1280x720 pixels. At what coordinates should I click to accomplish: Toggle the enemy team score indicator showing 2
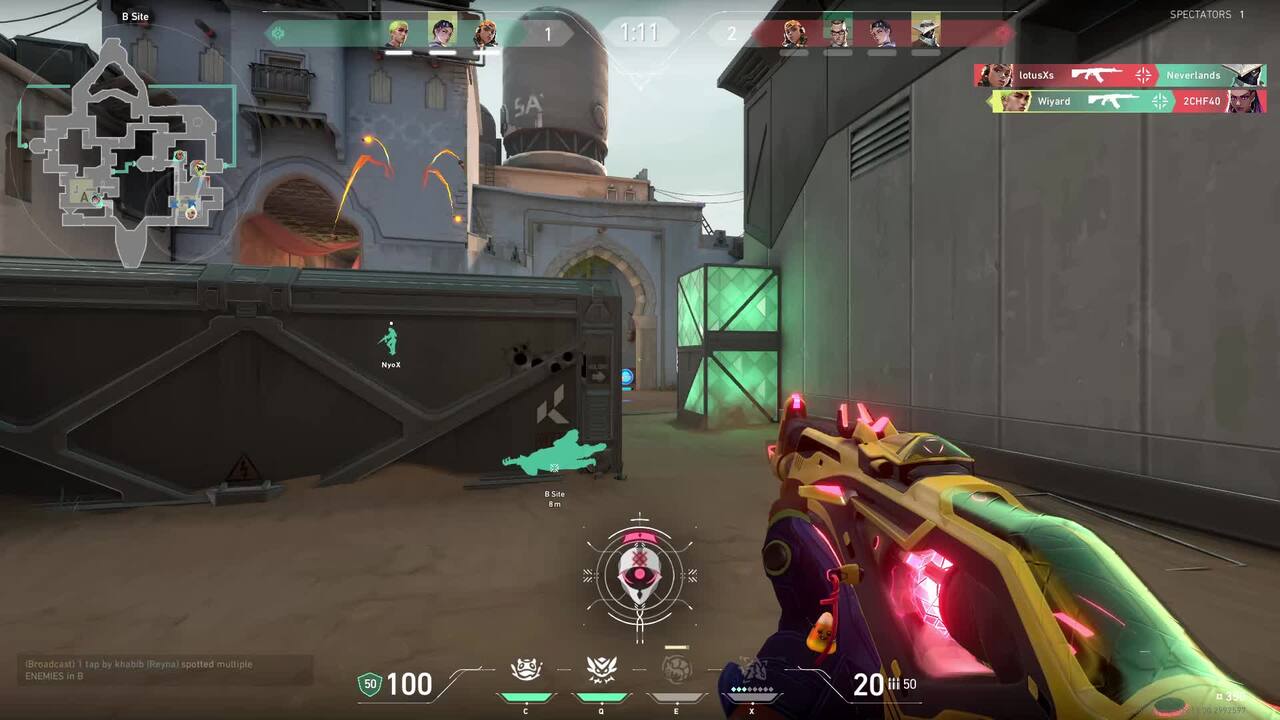pyautogui.click(x=732, y=31)
